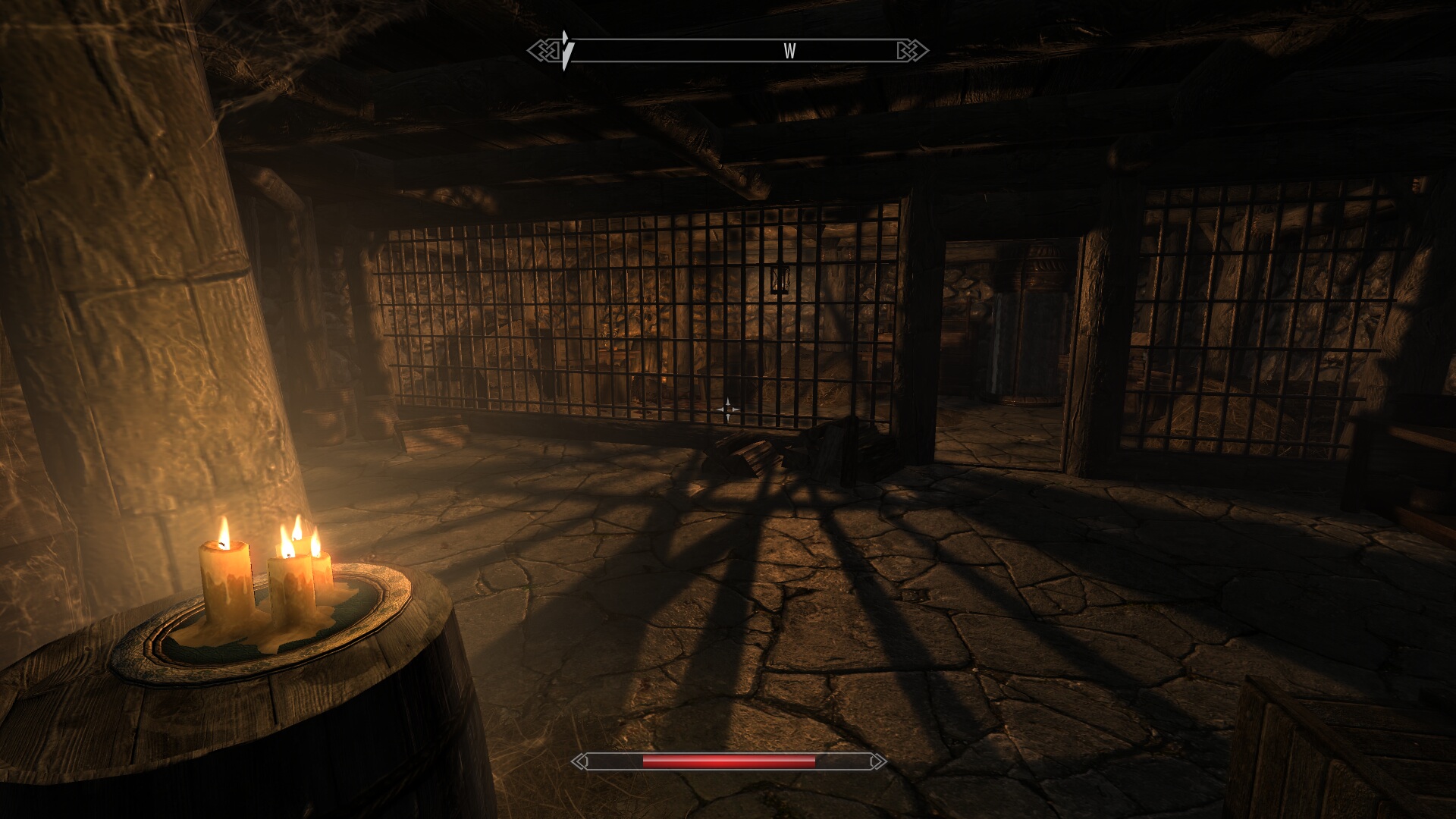Click the quest marker on the compass
The height and width of the screenshot is (819, 1456).
[x=566, y=50]
